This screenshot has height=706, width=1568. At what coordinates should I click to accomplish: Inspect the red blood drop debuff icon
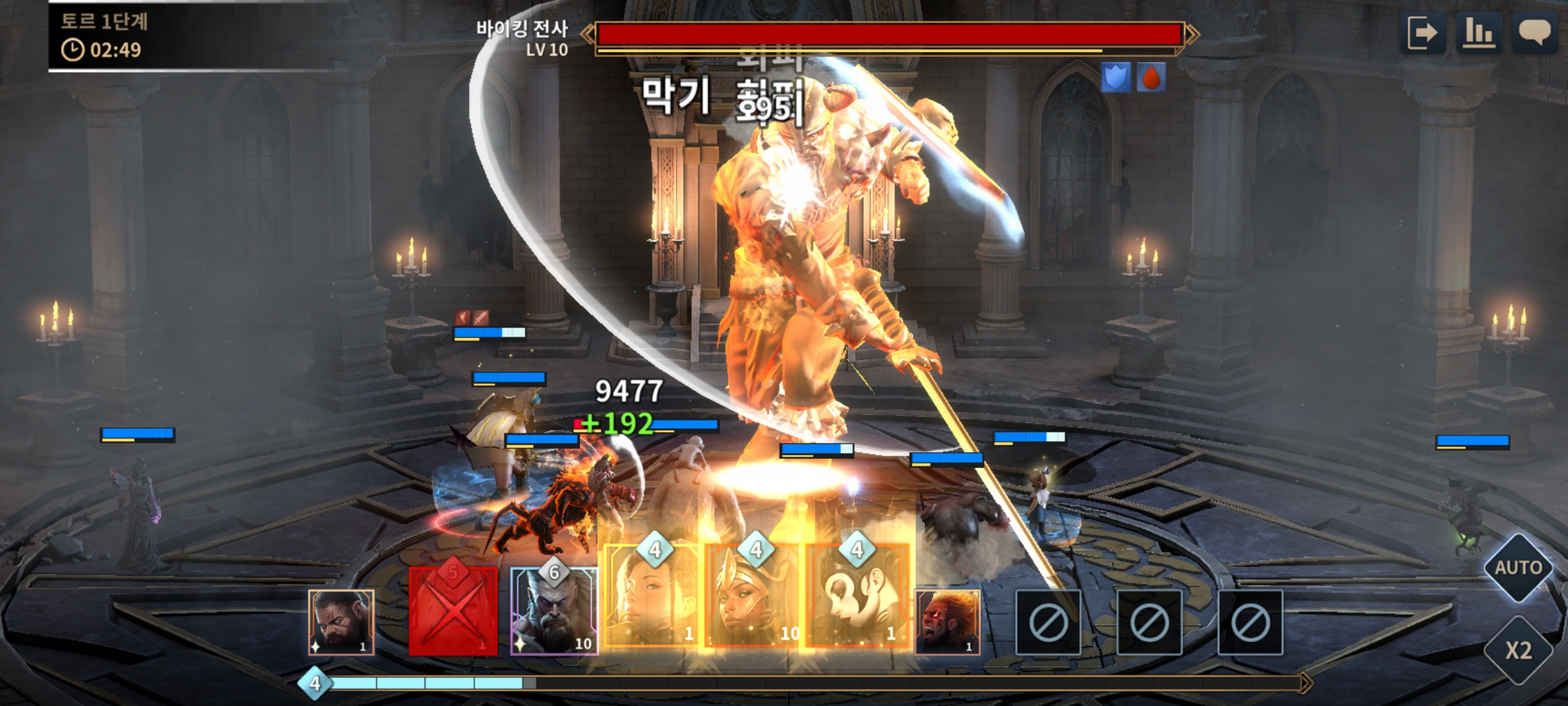[x=1151, y=78]
